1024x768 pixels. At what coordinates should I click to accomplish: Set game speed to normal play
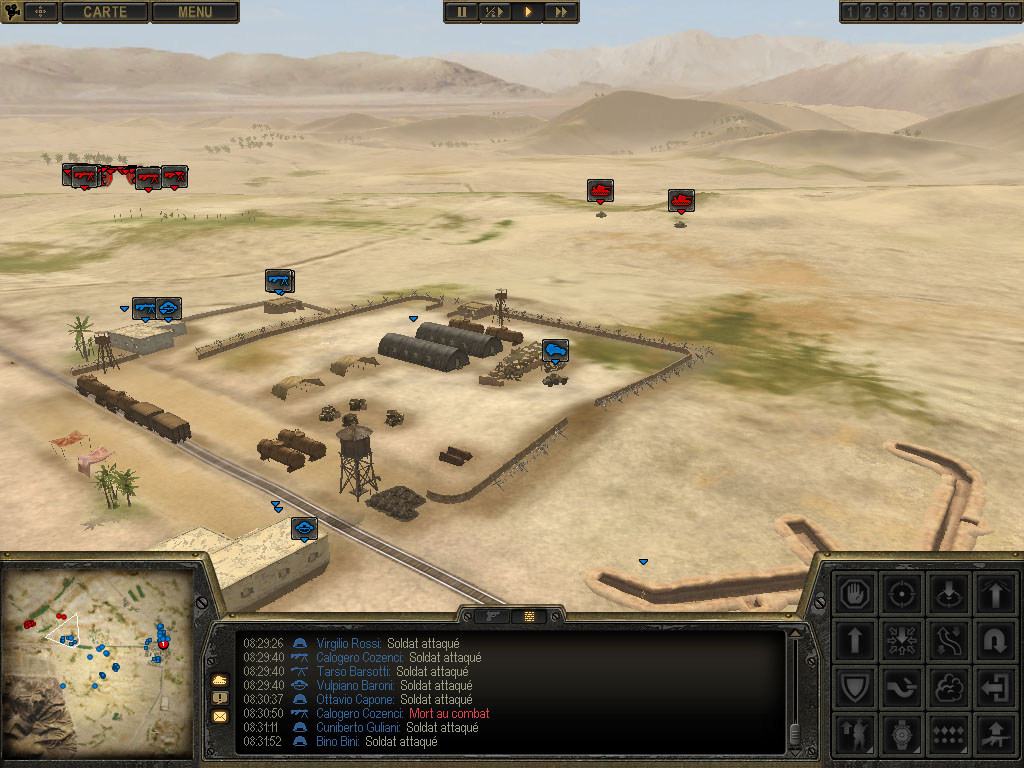[528, 12]
